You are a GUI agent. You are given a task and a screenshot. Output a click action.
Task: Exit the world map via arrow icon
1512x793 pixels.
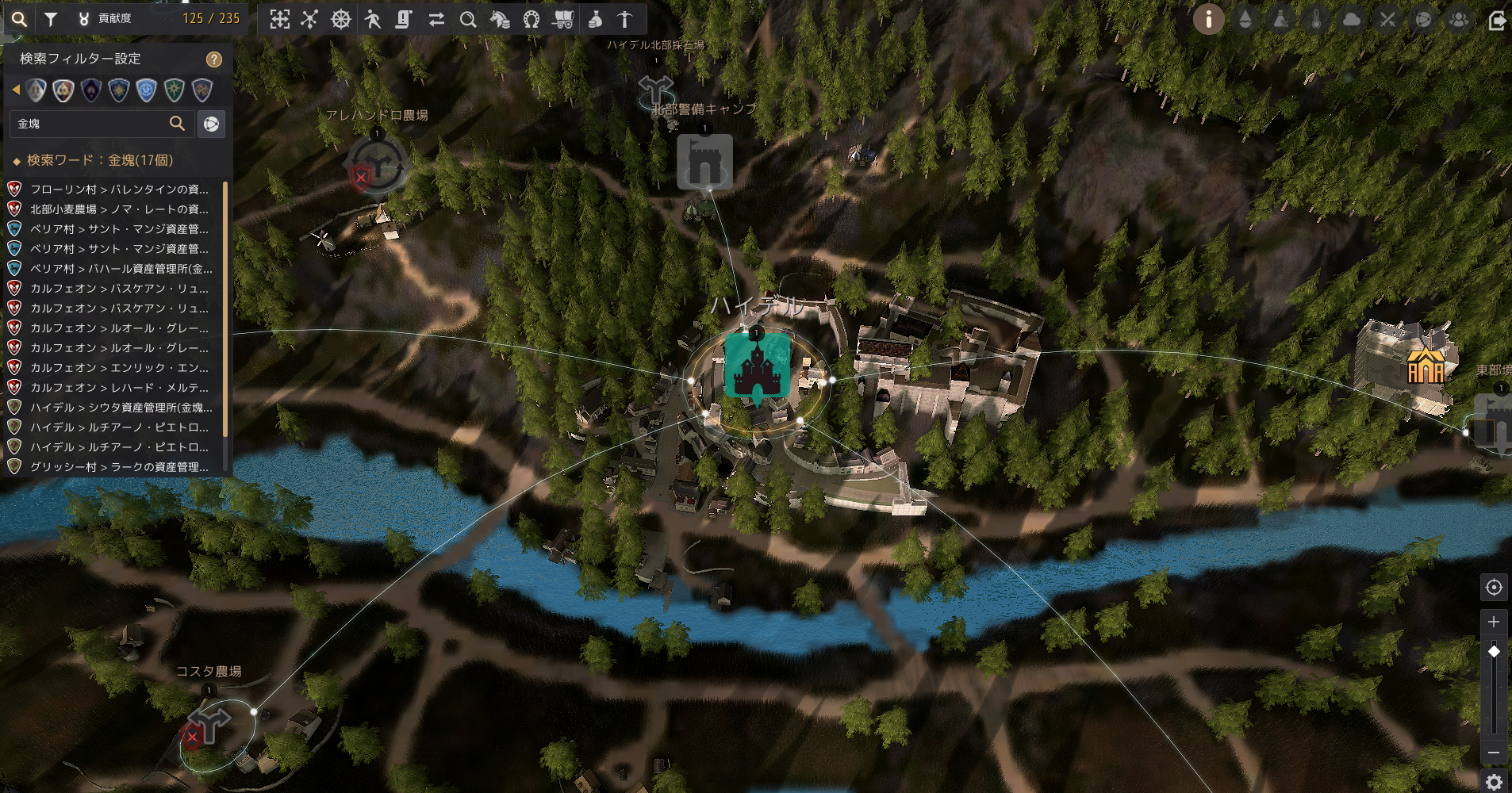1497,19
